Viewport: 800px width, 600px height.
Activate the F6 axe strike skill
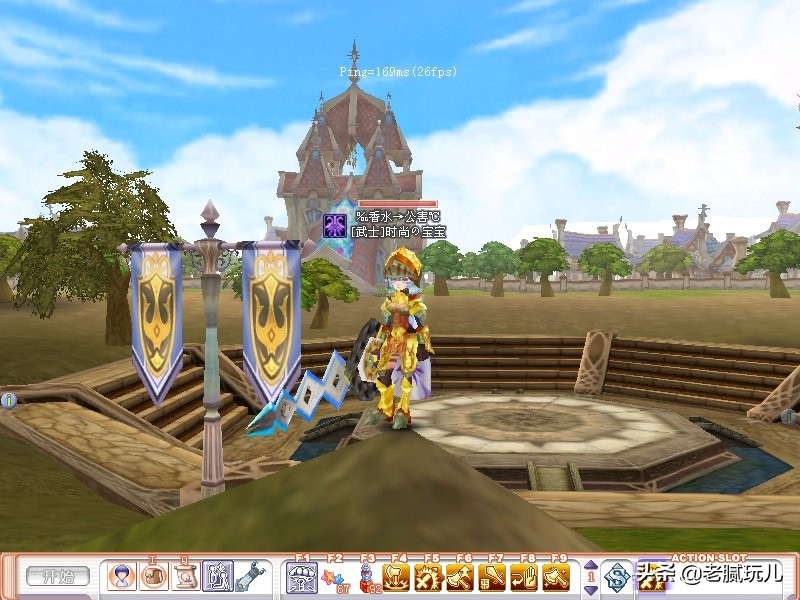point(461,577)
